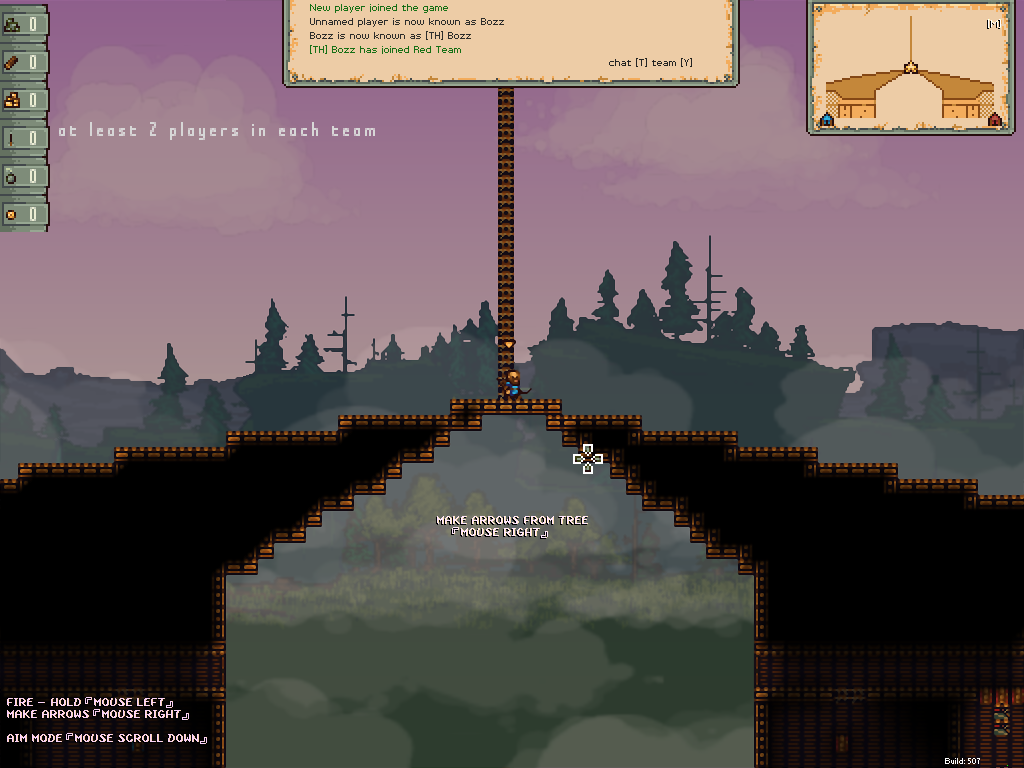Select the blue team tent on minimap
Viewport: 1024px width, 768px height.
coord(827,120)
